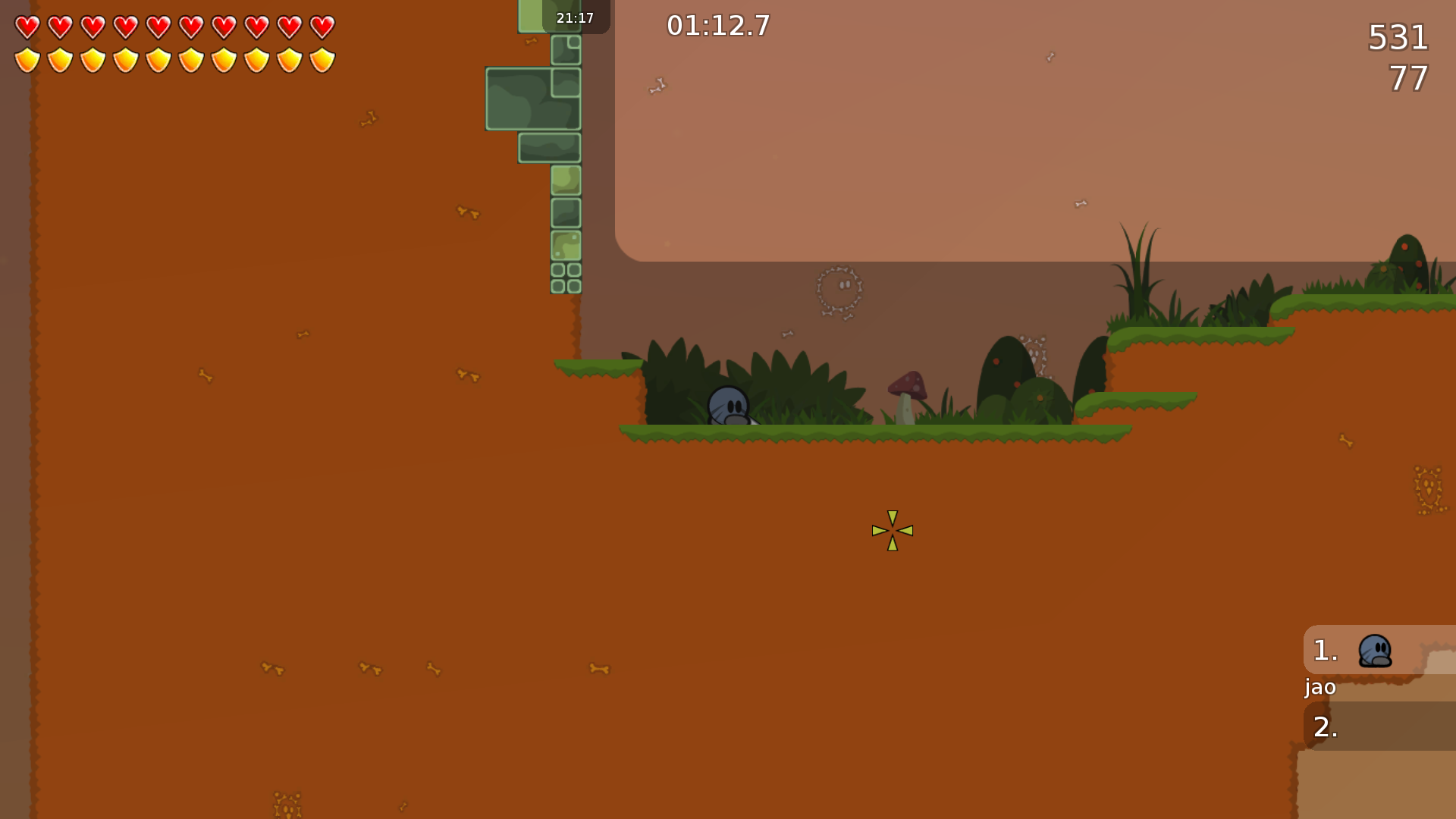Click the 21:17 clock label to expand it
This screenshot has width=1456, height=819.
[575, 17]
